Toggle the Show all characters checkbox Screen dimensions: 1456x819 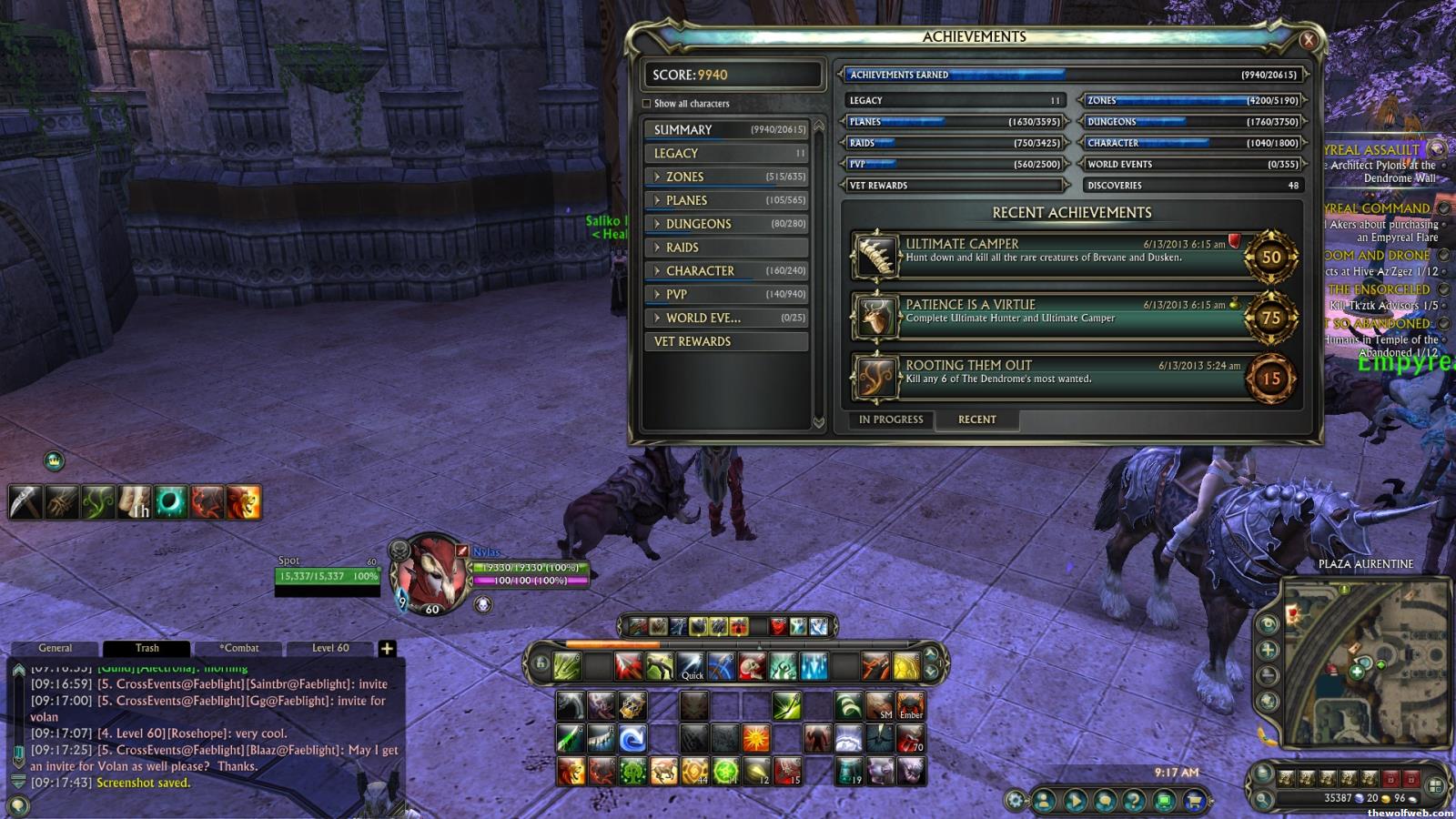[x=647, y=104]
